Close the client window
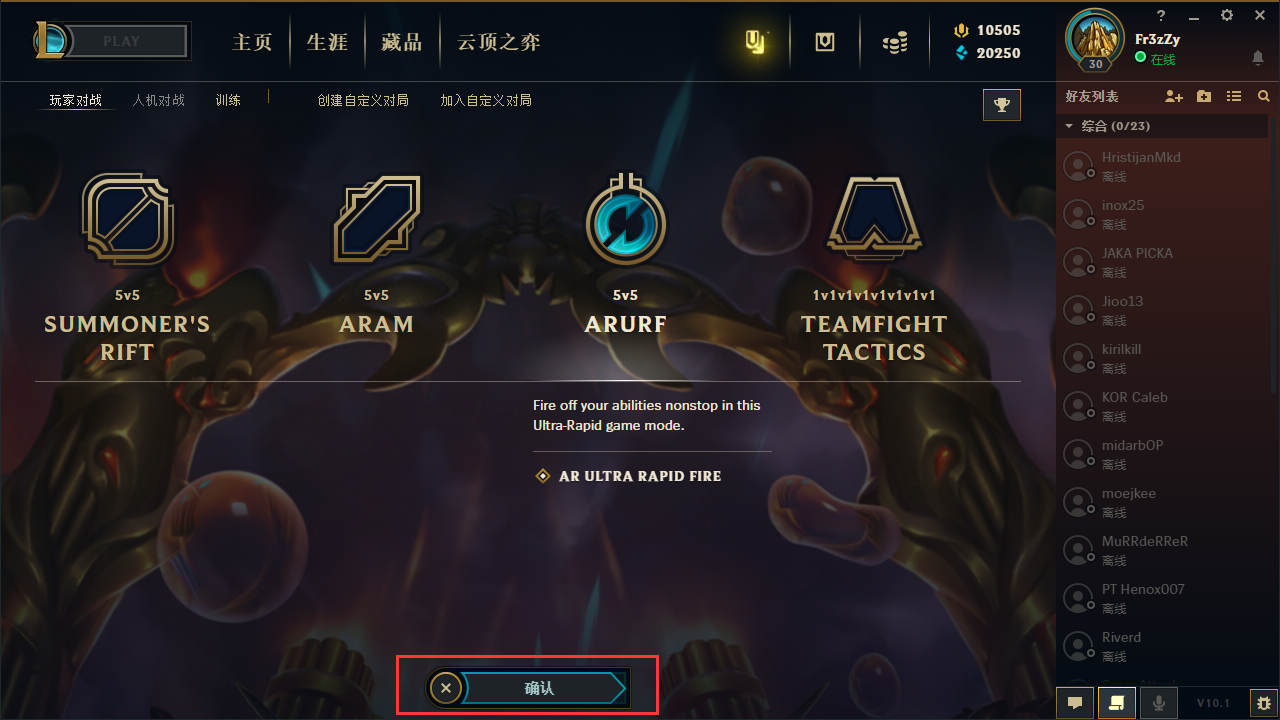The width and height of the screenshot is (1280, 720). coord(1260,16)
